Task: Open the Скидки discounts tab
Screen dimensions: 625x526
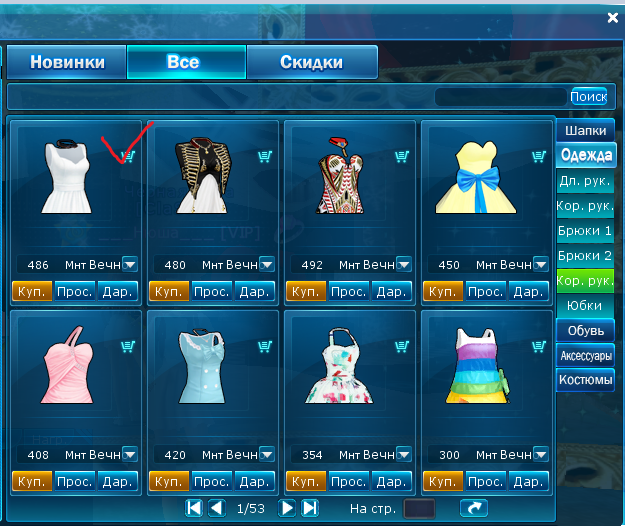Action: pos(311,62)
